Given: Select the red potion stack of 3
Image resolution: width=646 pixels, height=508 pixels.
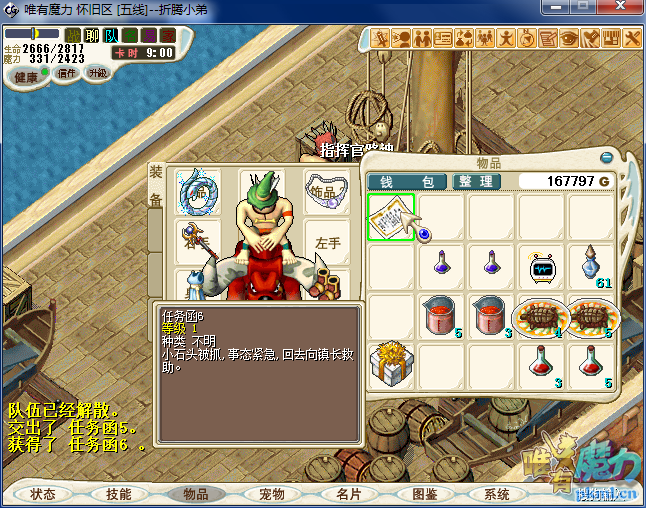Looking at the screenshot, I should pyautogui.click(x=541, y=366).
